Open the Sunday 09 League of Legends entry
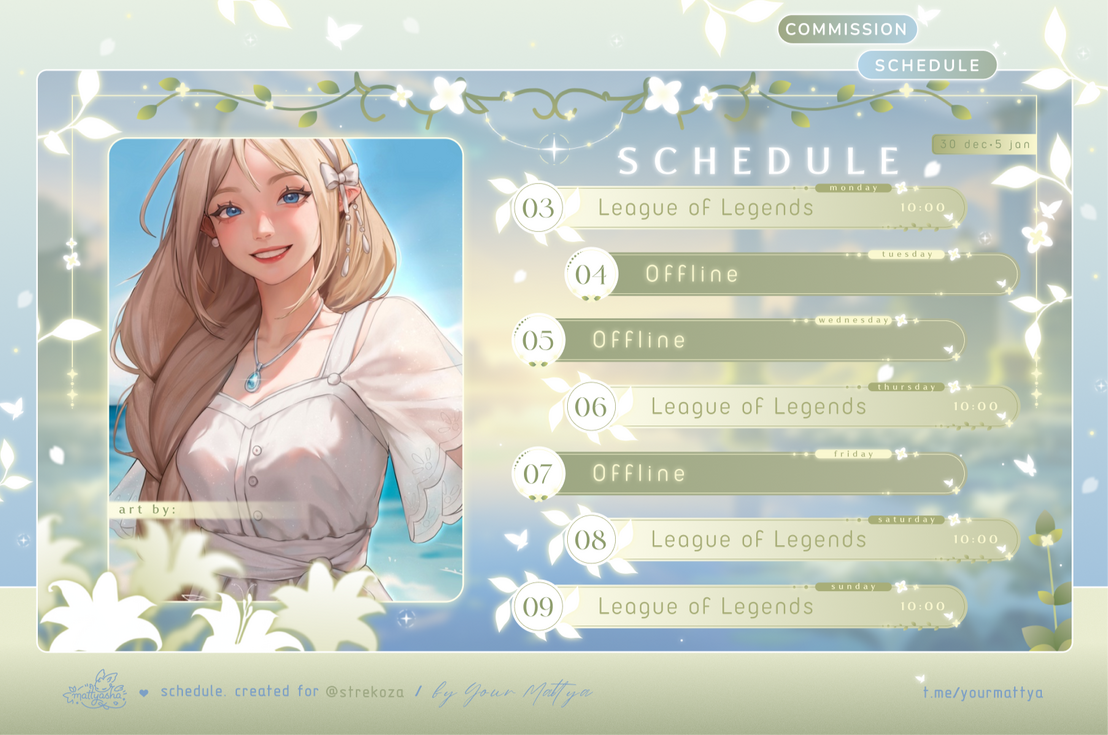Viewport: 1108px width, 735px height. [x=740, y=606]
